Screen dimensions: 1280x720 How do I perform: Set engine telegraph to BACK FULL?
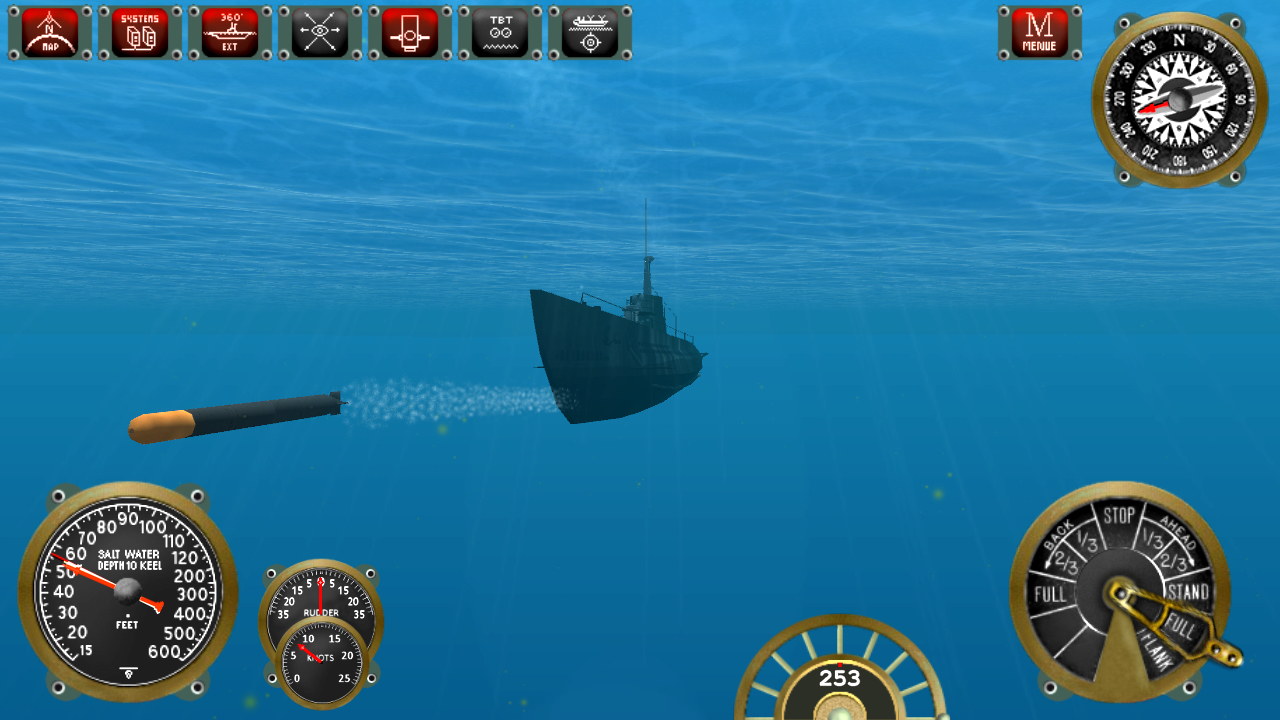click(x=1051, y=593)
